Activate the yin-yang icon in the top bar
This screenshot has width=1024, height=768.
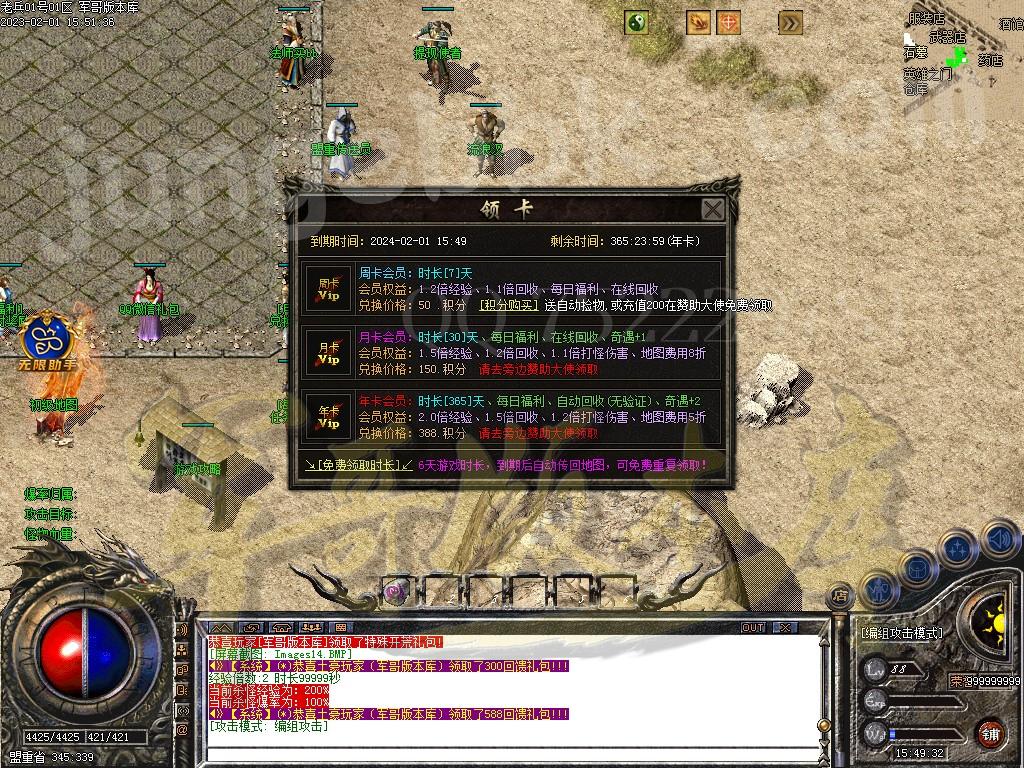pyautogui.click(x=637, y=22)
